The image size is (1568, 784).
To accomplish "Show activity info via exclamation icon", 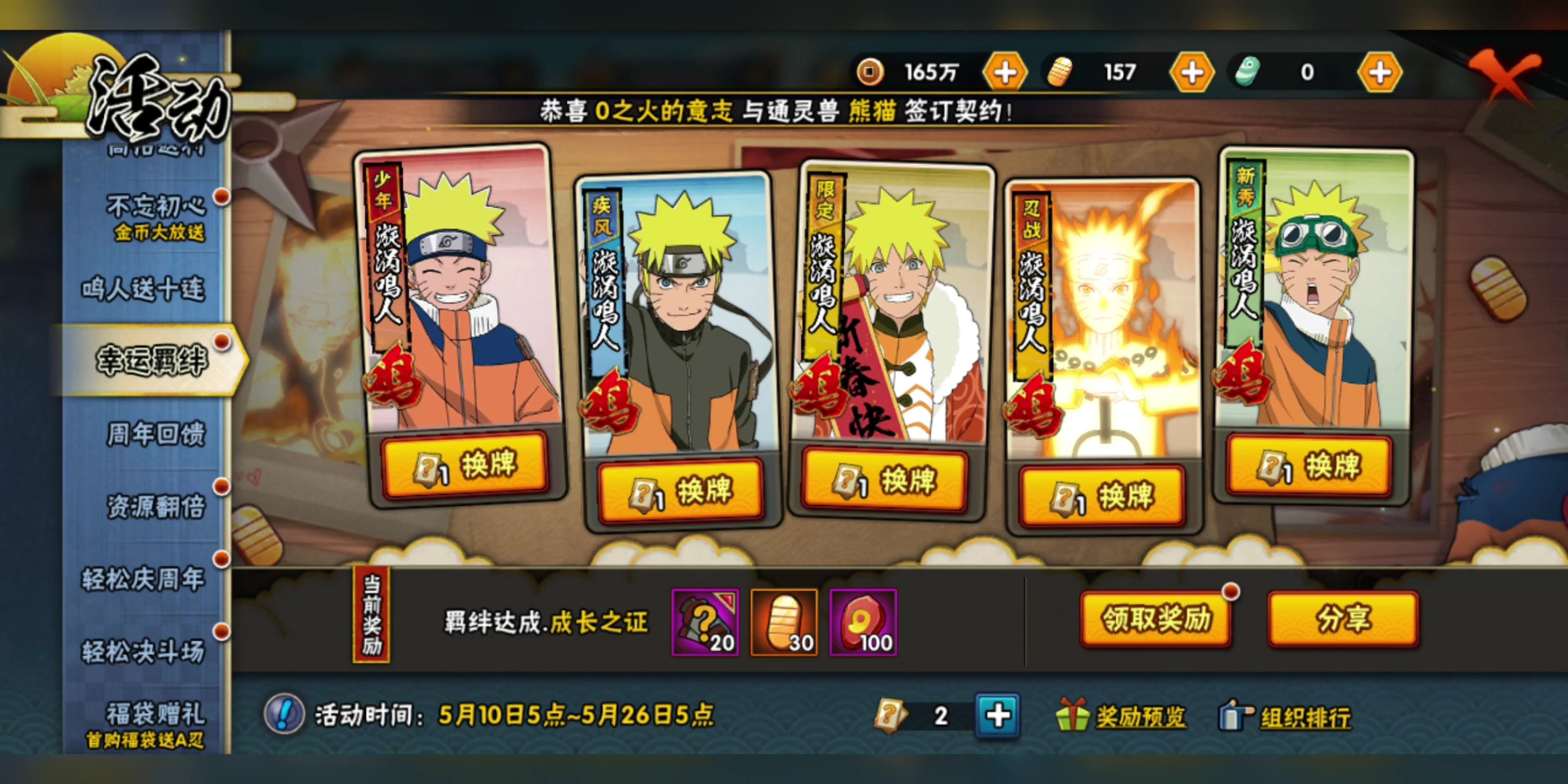I will point(284,714).
